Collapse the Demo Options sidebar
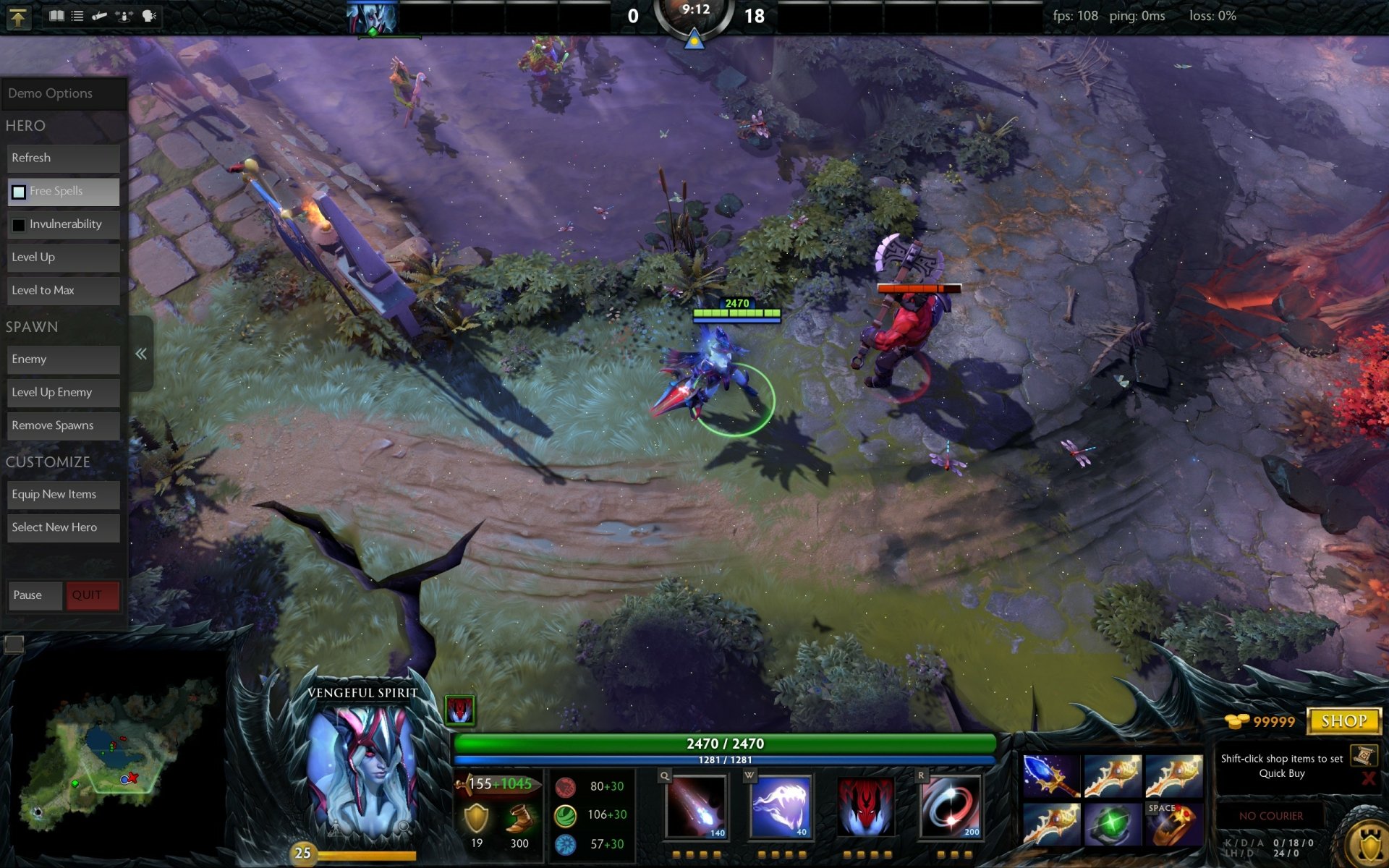 [142, 353]
